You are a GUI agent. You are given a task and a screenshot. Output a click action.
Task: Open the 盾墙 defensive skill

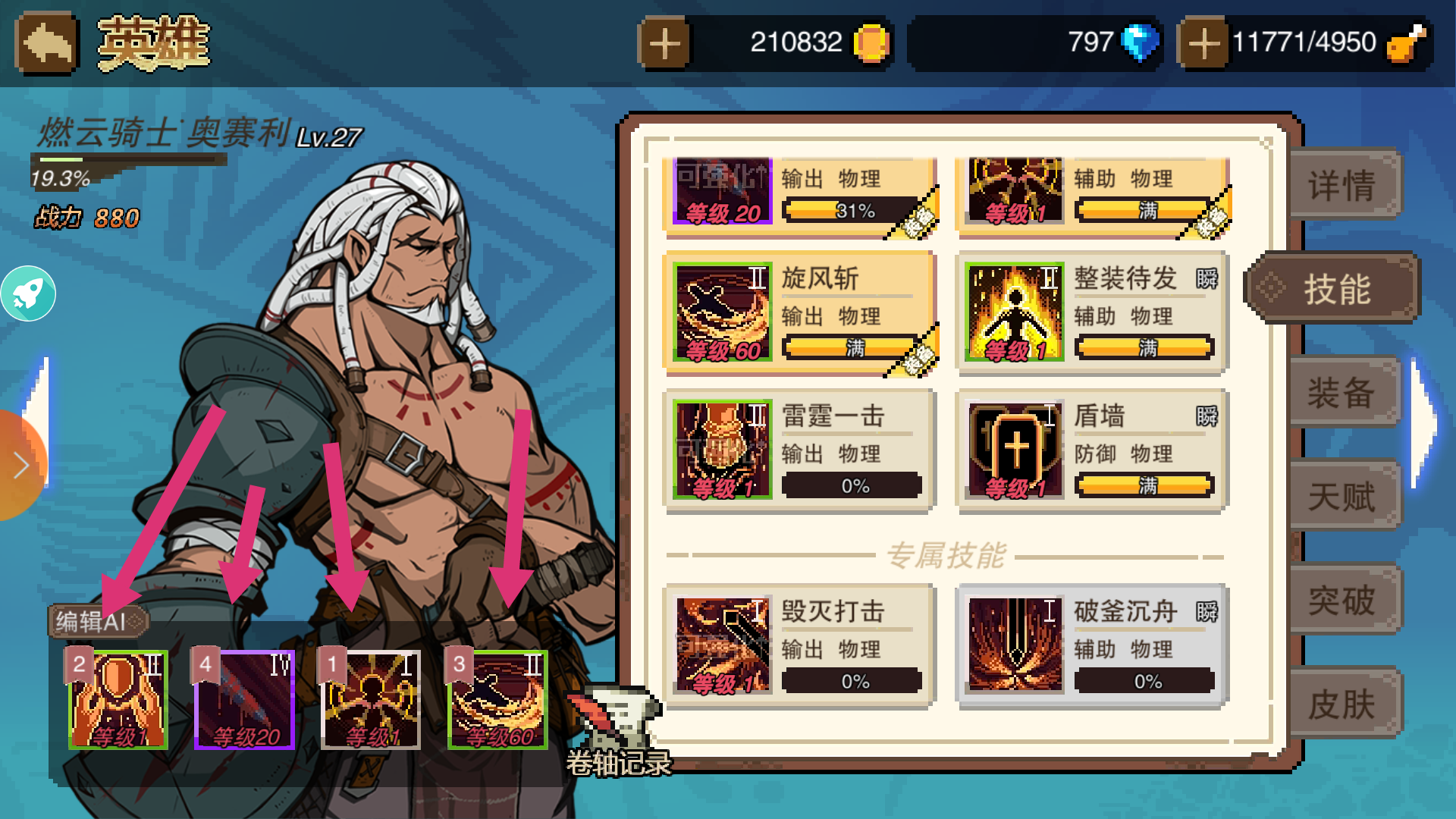click(1014, 447)
